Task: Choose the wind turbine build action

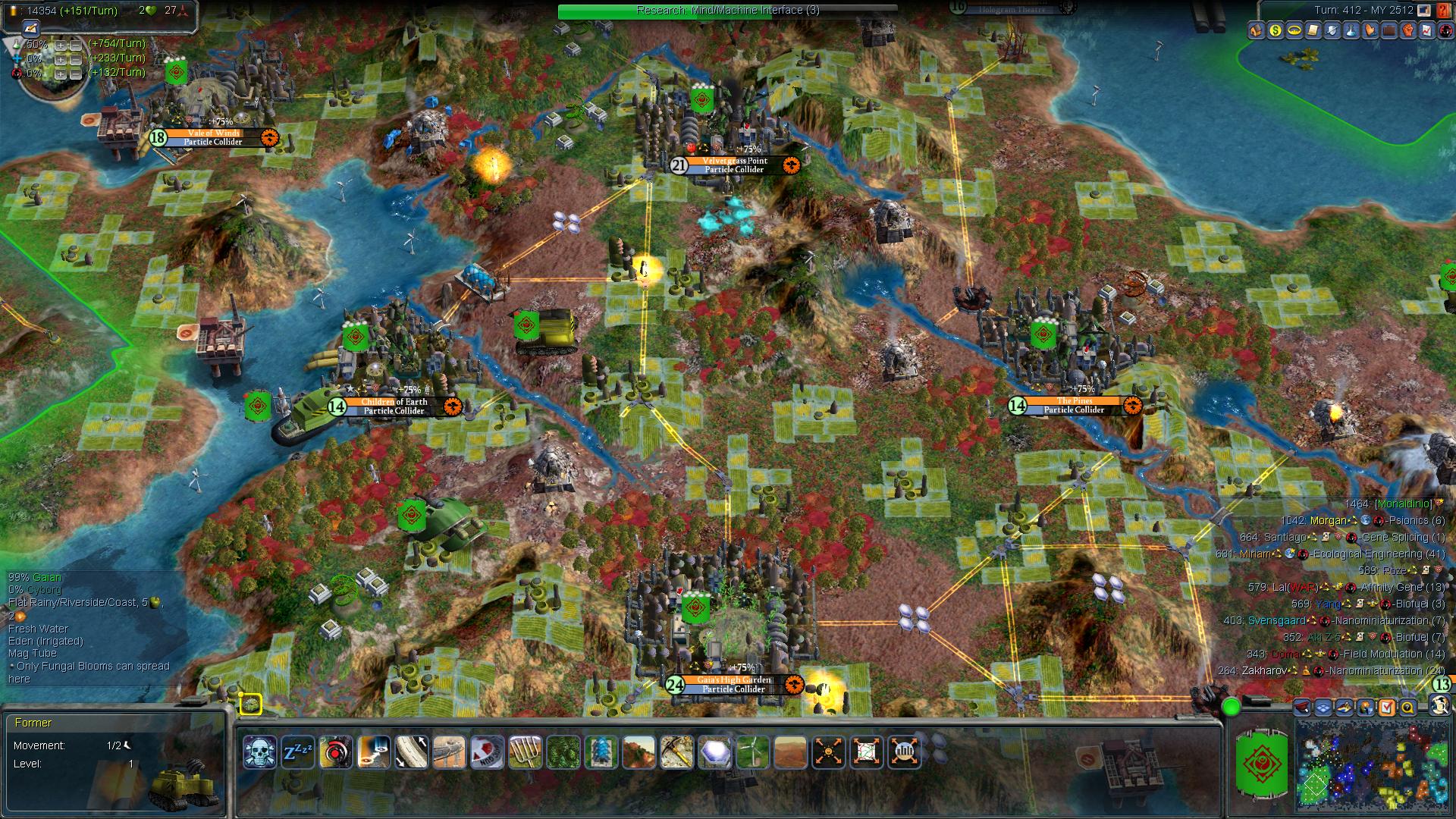Action: pos(752,752)
